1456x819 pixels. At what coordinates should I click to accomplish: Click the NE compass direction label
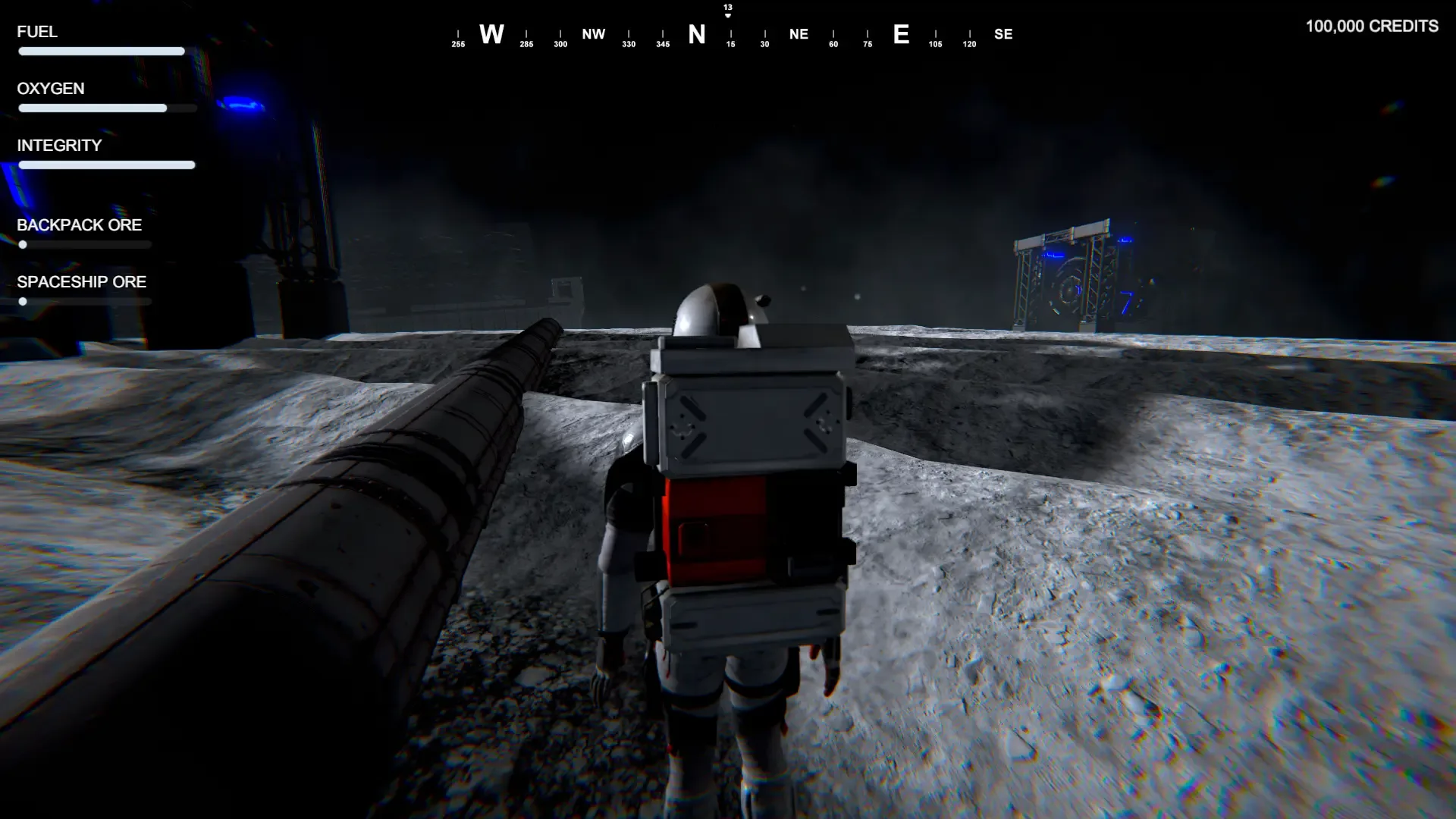798,33
